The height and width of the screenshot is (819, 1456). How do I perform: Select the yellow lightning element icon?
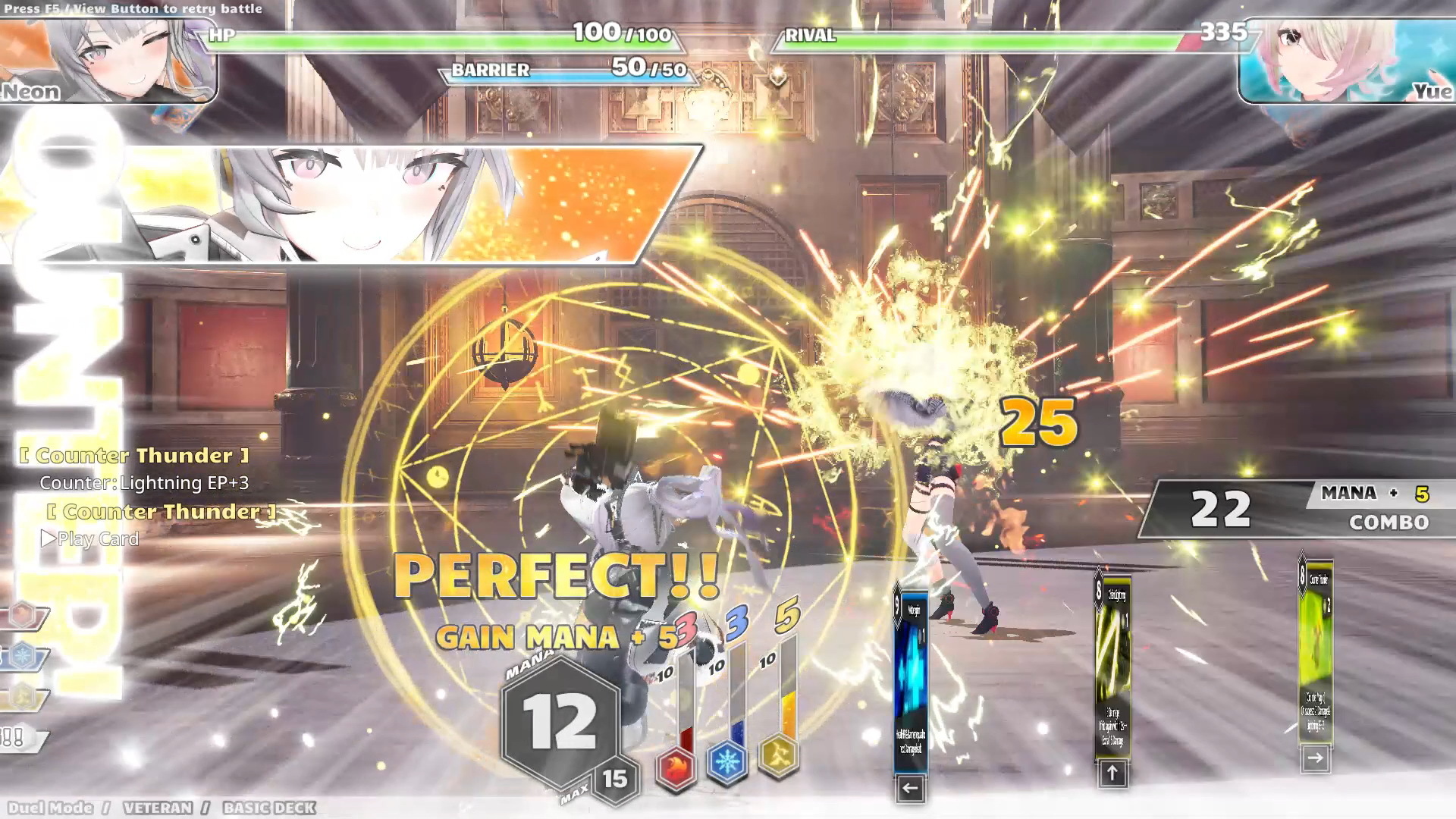click(x=779, y=755)
